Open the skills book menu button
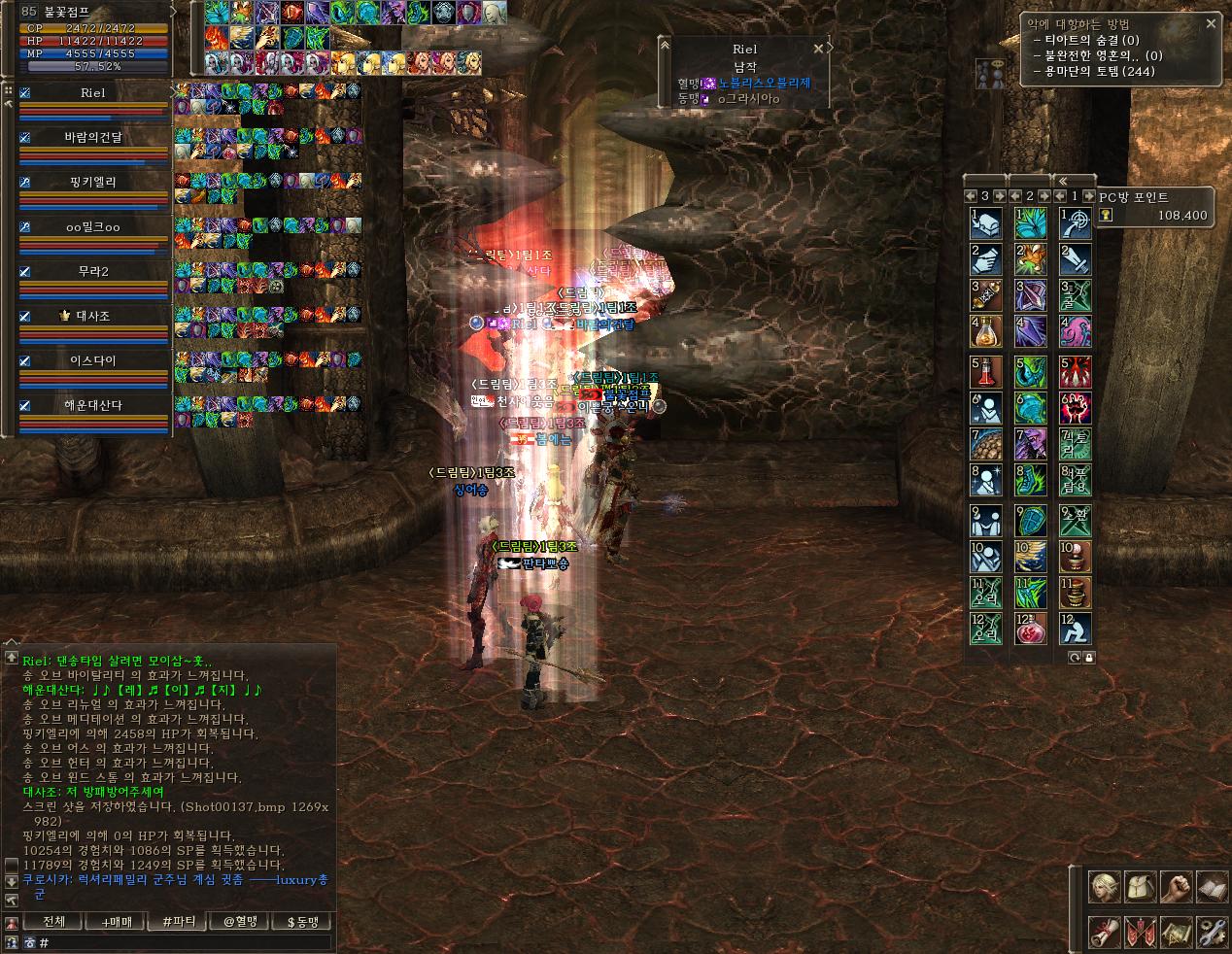1232x954 pixels. click(x=1212, y=887)
